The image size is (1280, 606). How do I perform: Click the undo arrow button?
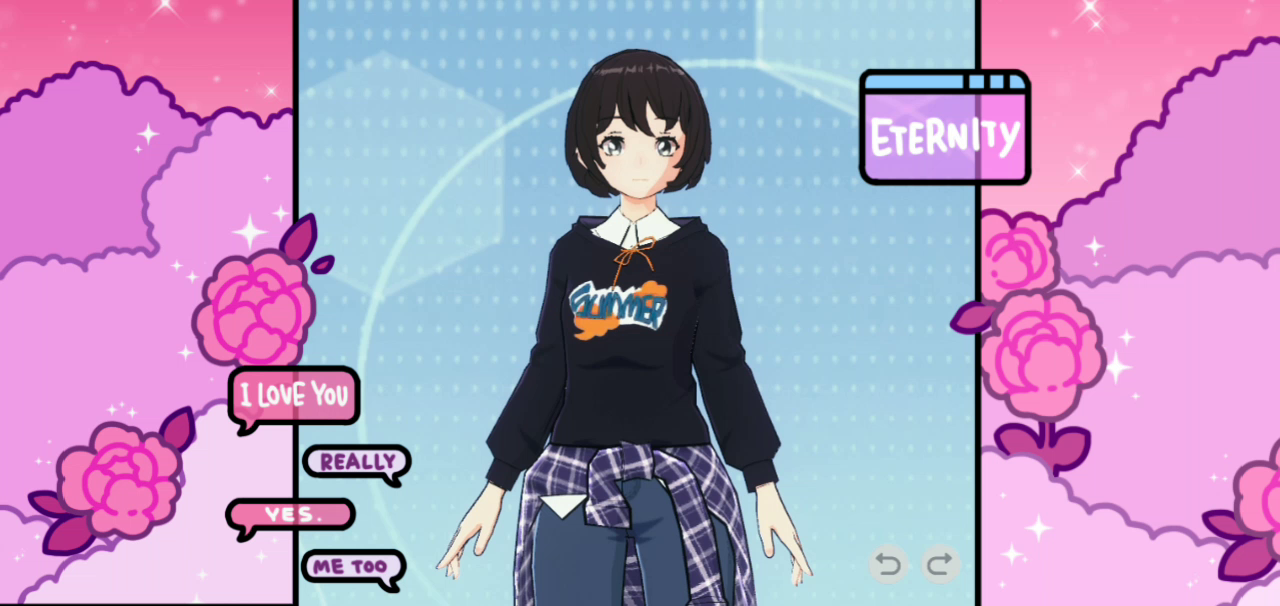887,565
